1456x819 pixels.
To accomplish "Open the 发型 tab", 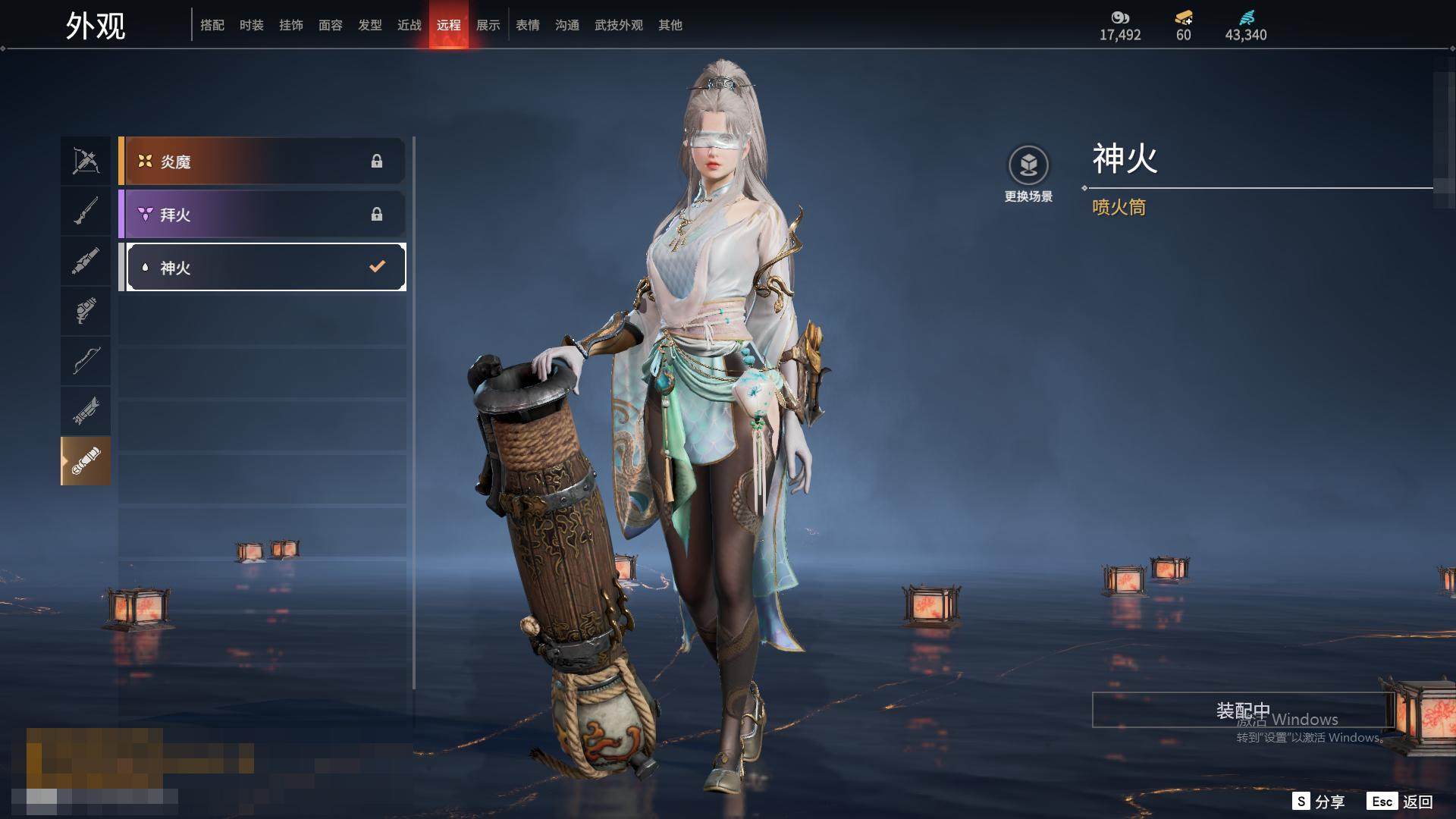I will click(370, 25).
